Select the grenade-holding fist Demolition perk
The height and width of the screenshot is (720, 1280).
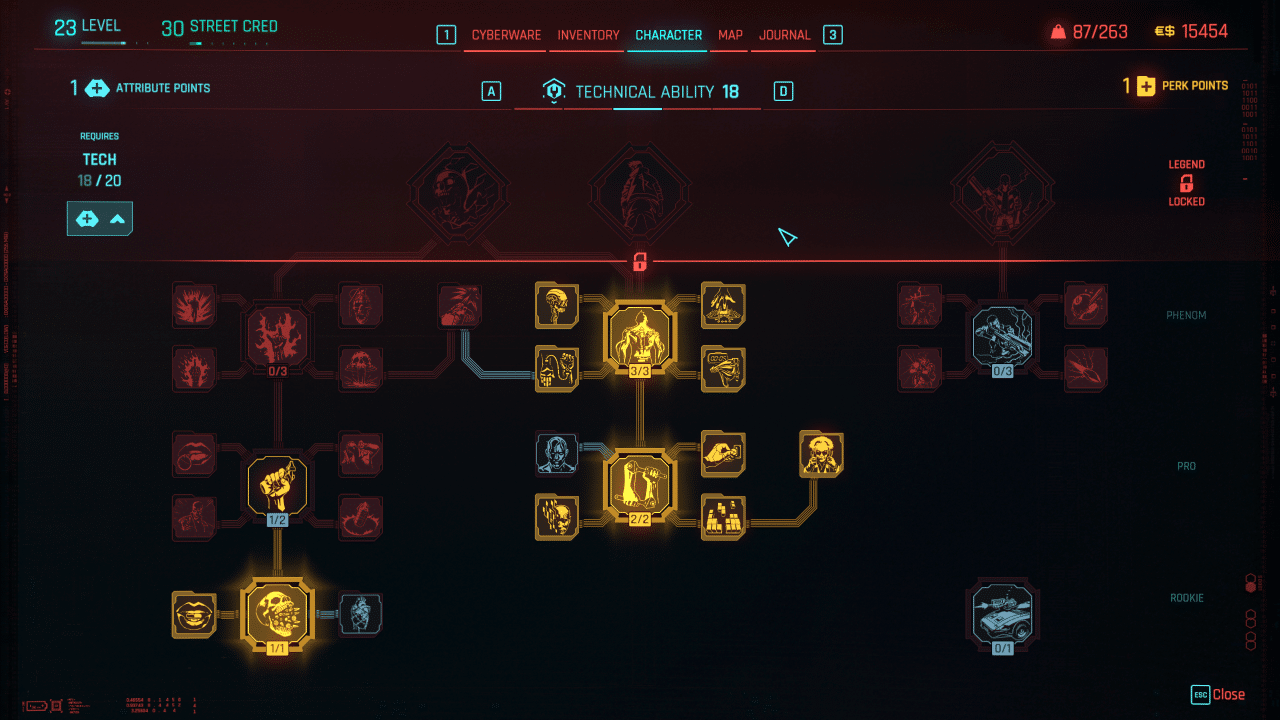pyautogui.click(x=277, y=484)
